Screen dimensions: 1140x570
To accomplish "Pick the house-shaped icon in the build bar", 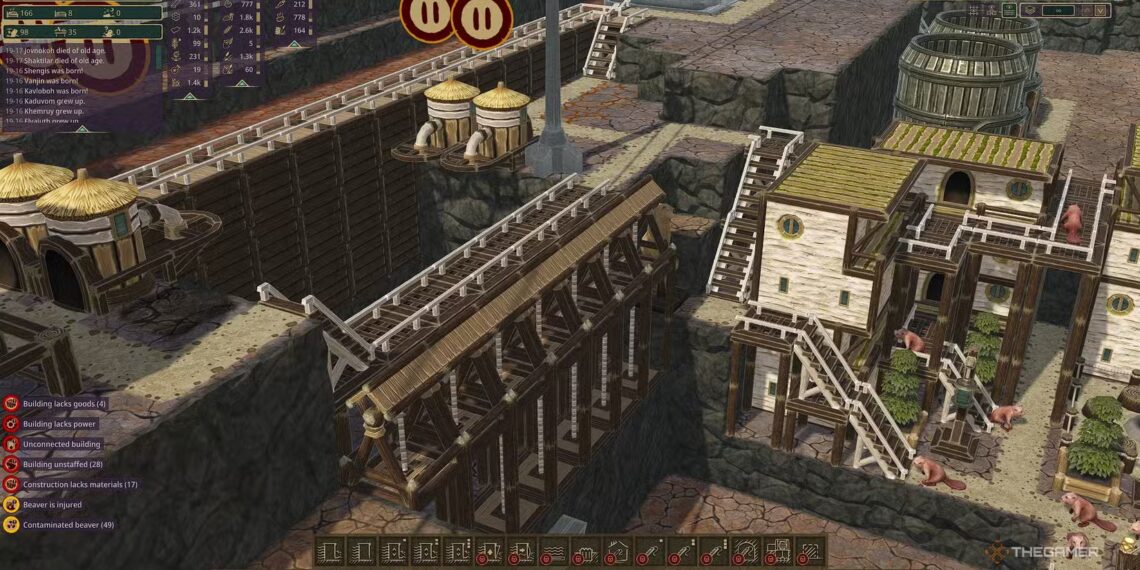I will [618, 550].
